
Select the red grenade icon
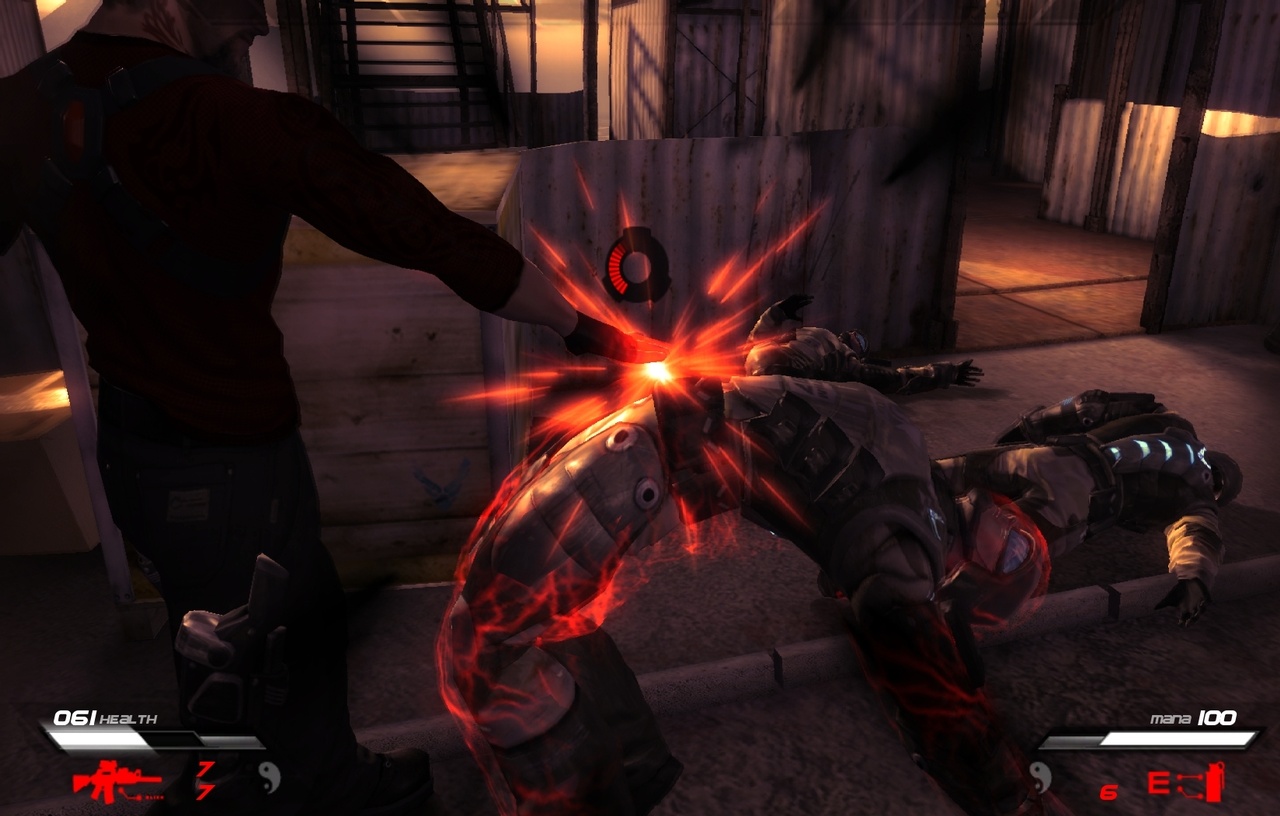click(1213, 782)
